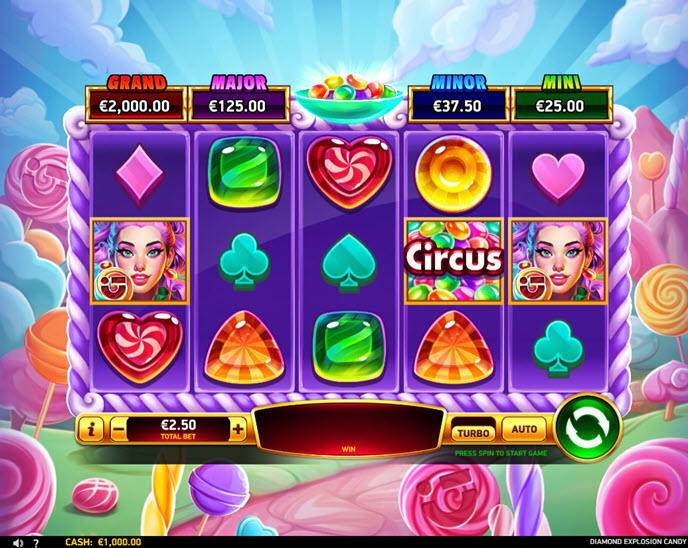Spin the reels with the green button
The image size is (688, 548).
587,429
